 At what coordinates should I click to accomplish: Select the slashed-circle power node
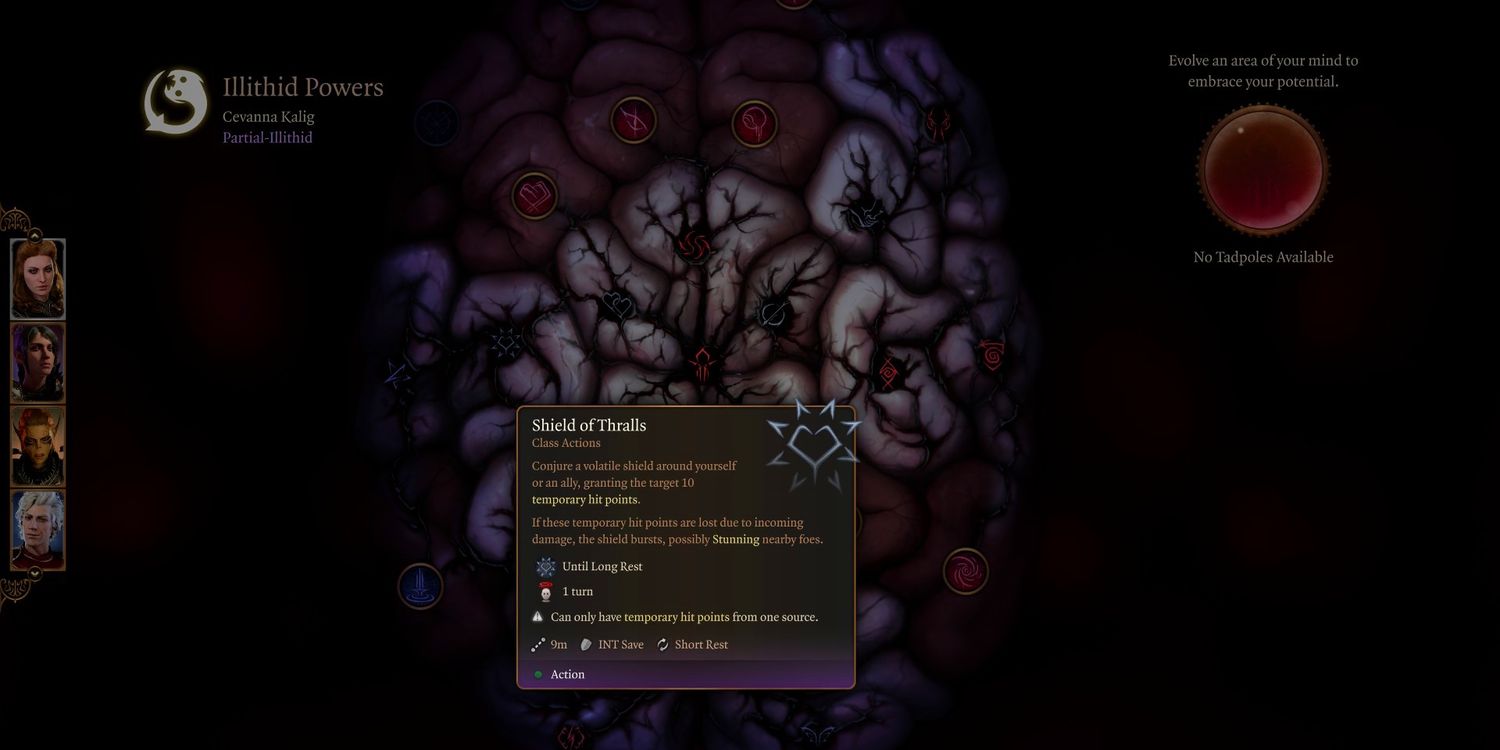pos(772,314)
